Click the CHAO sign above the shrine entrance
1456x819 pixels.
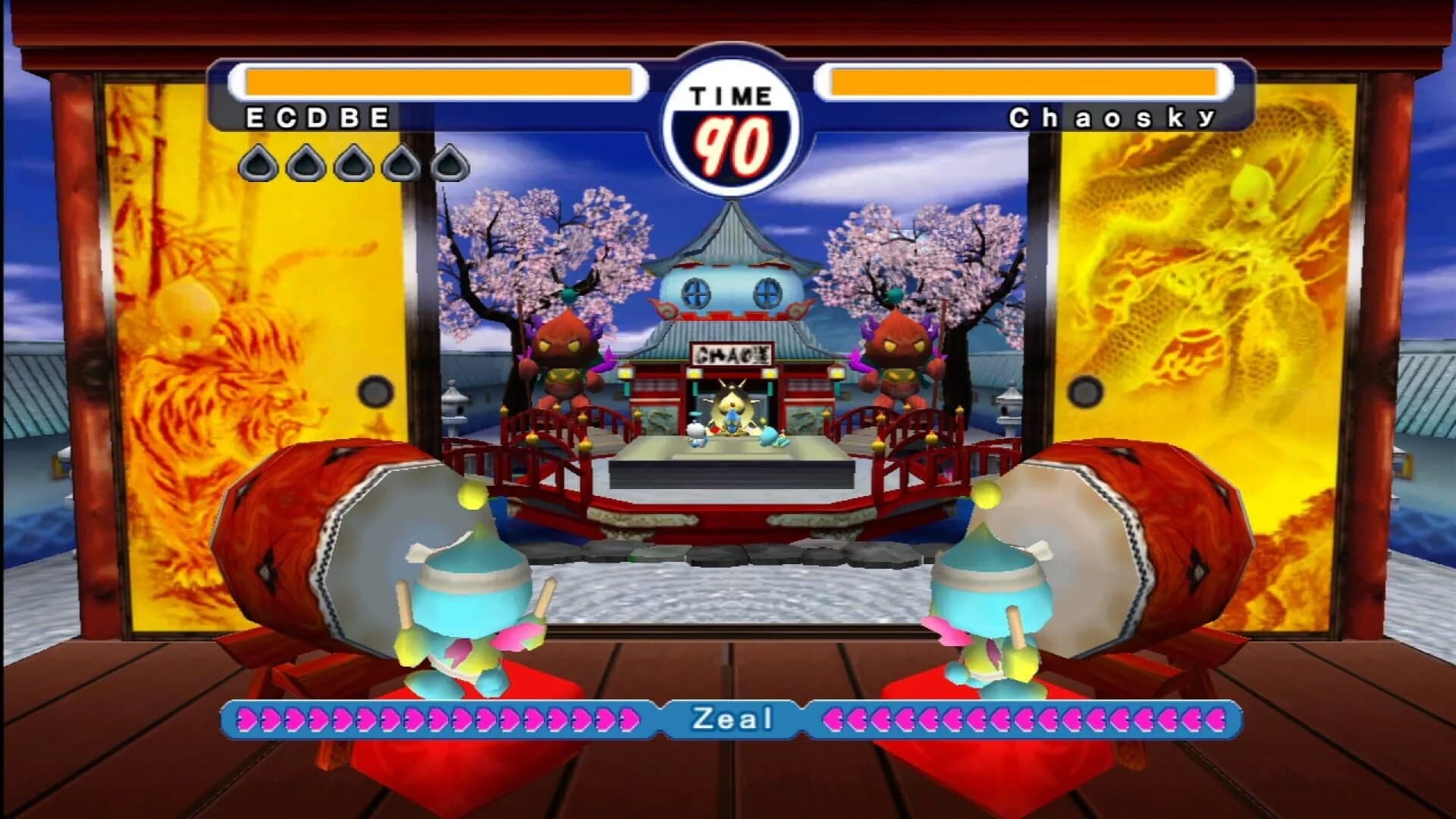click(x=733, y=352)
